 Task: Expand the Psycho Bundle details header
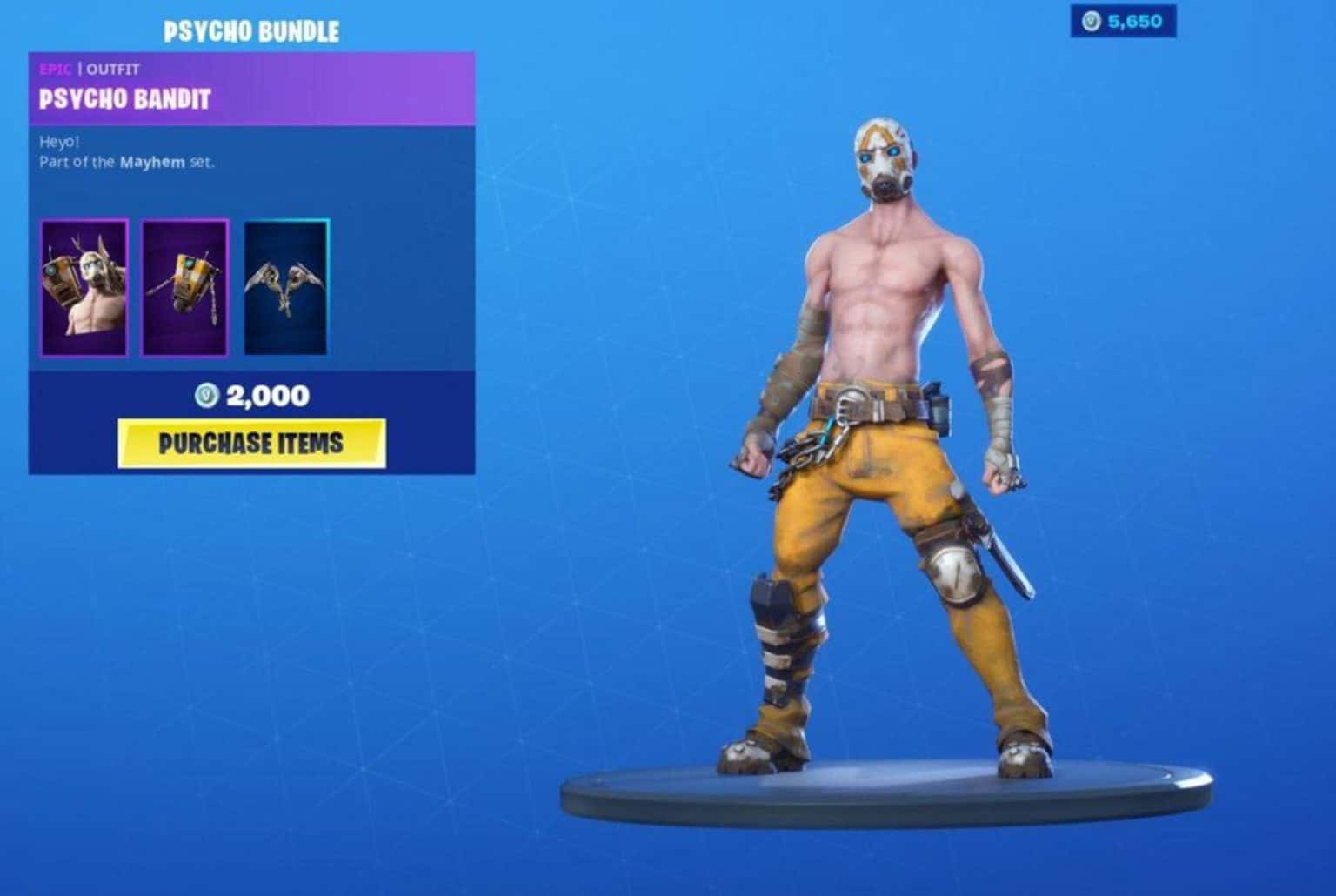(251, 28)
